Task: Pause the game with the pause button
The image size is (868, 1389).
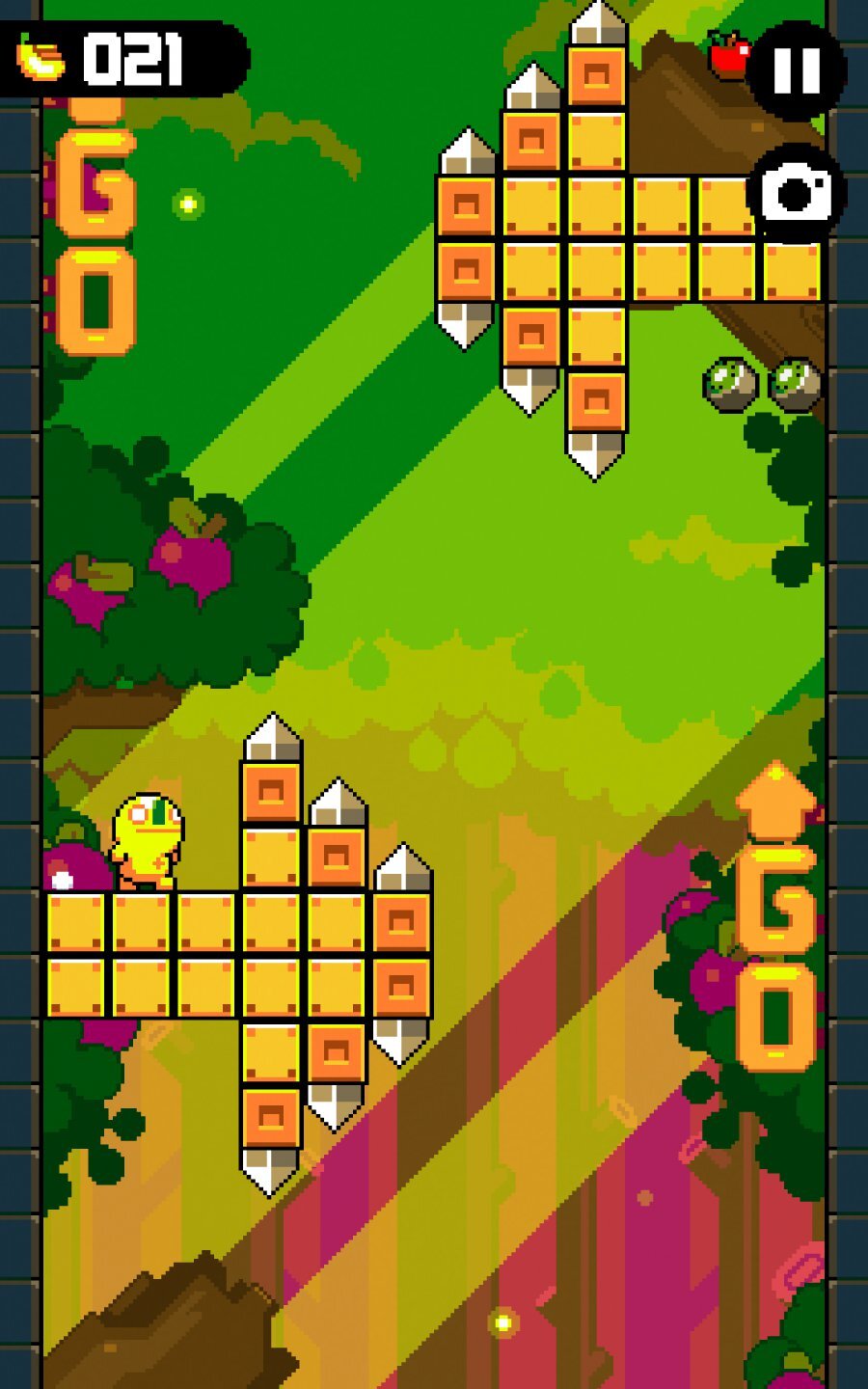Action: 798,69
